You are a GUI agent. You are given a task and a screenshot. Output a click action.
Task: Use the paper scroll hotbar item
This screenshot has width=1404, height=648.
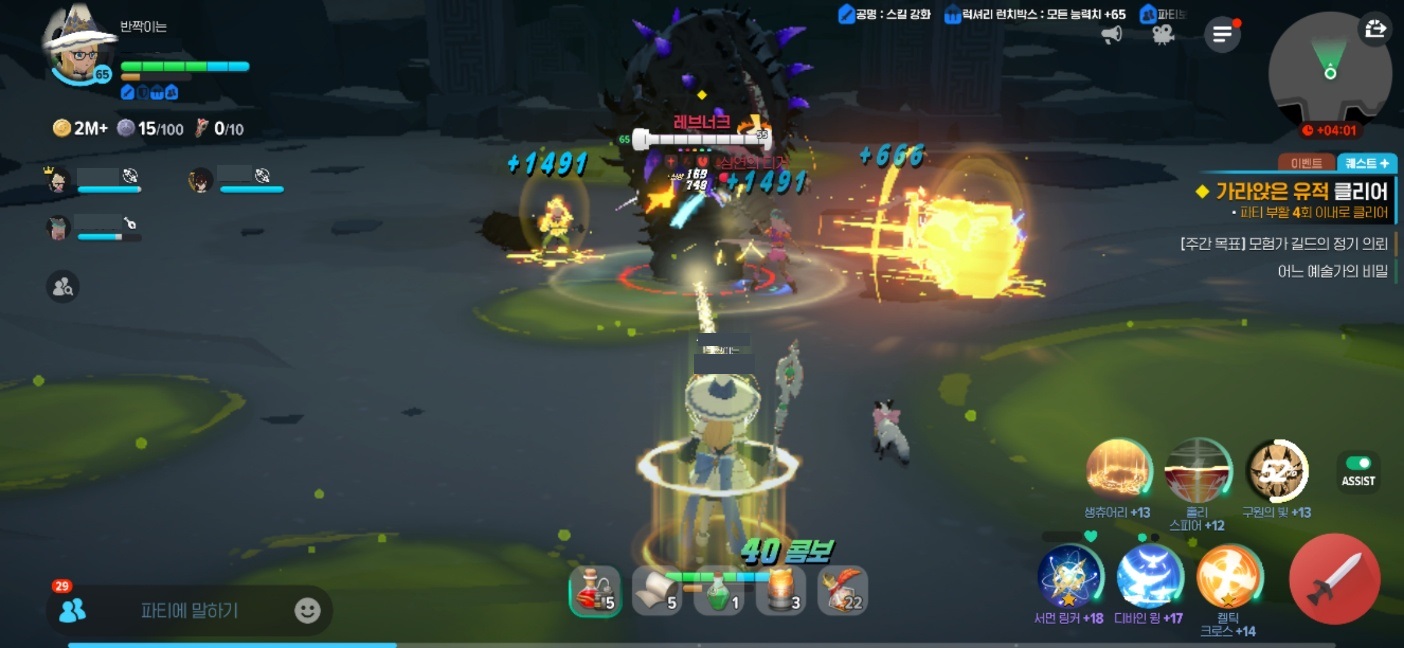pyautogui.click(x=657, y=591)
